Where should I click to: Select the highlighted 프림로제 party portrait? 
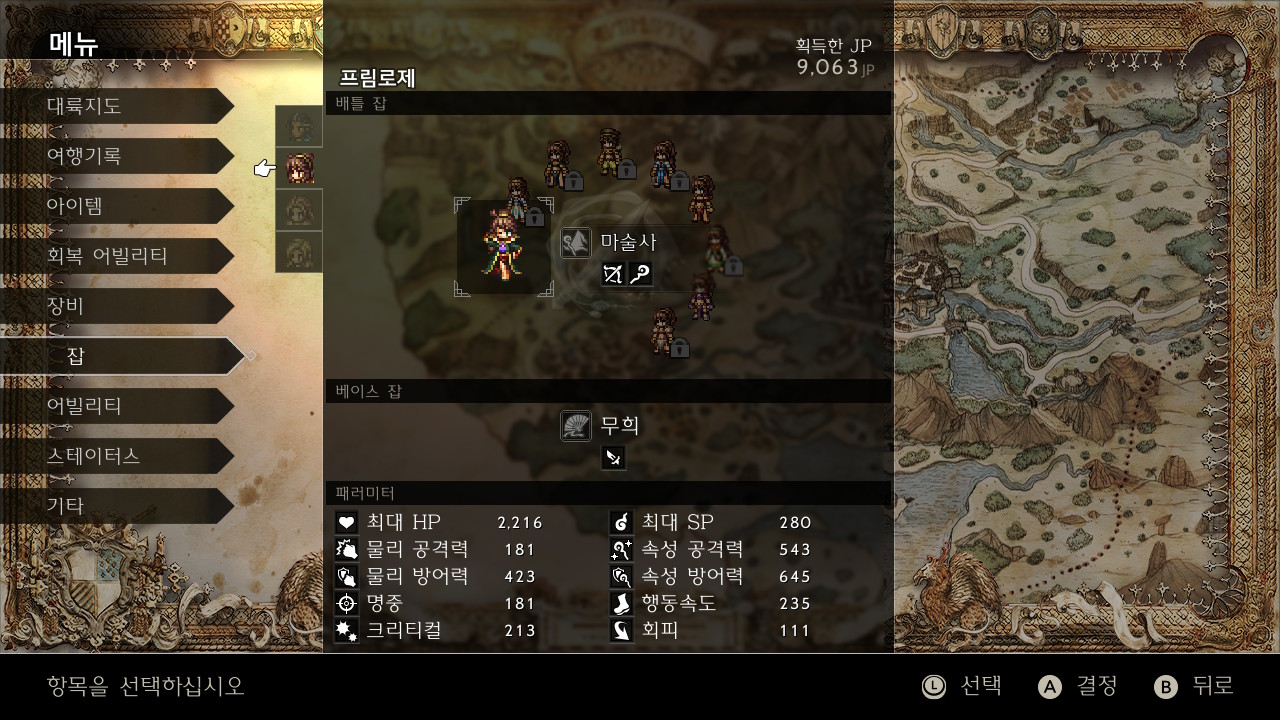pos(299,168)
